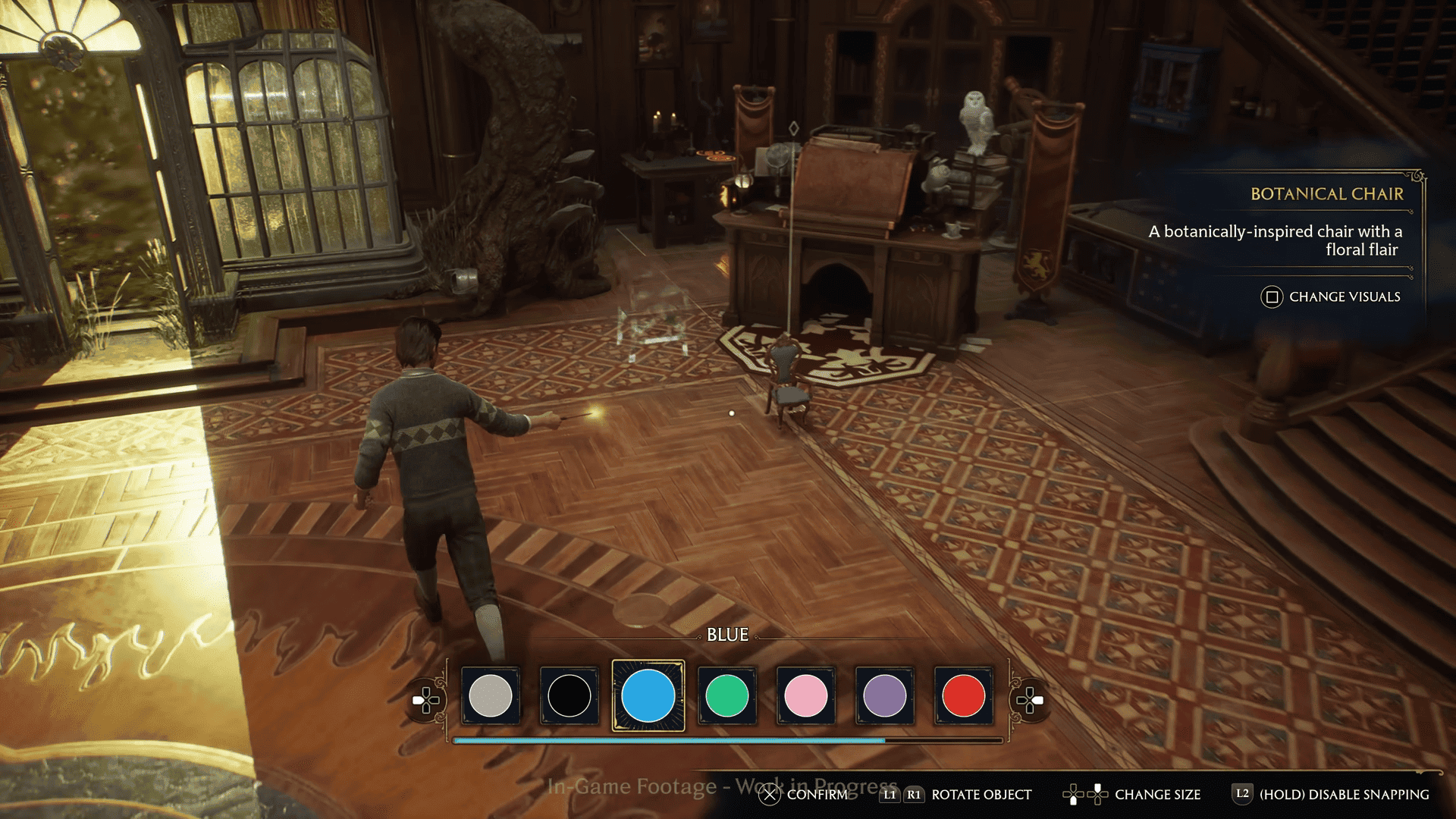Click the Change Size label
The image size is (1456, 819).
point(1157,794)
